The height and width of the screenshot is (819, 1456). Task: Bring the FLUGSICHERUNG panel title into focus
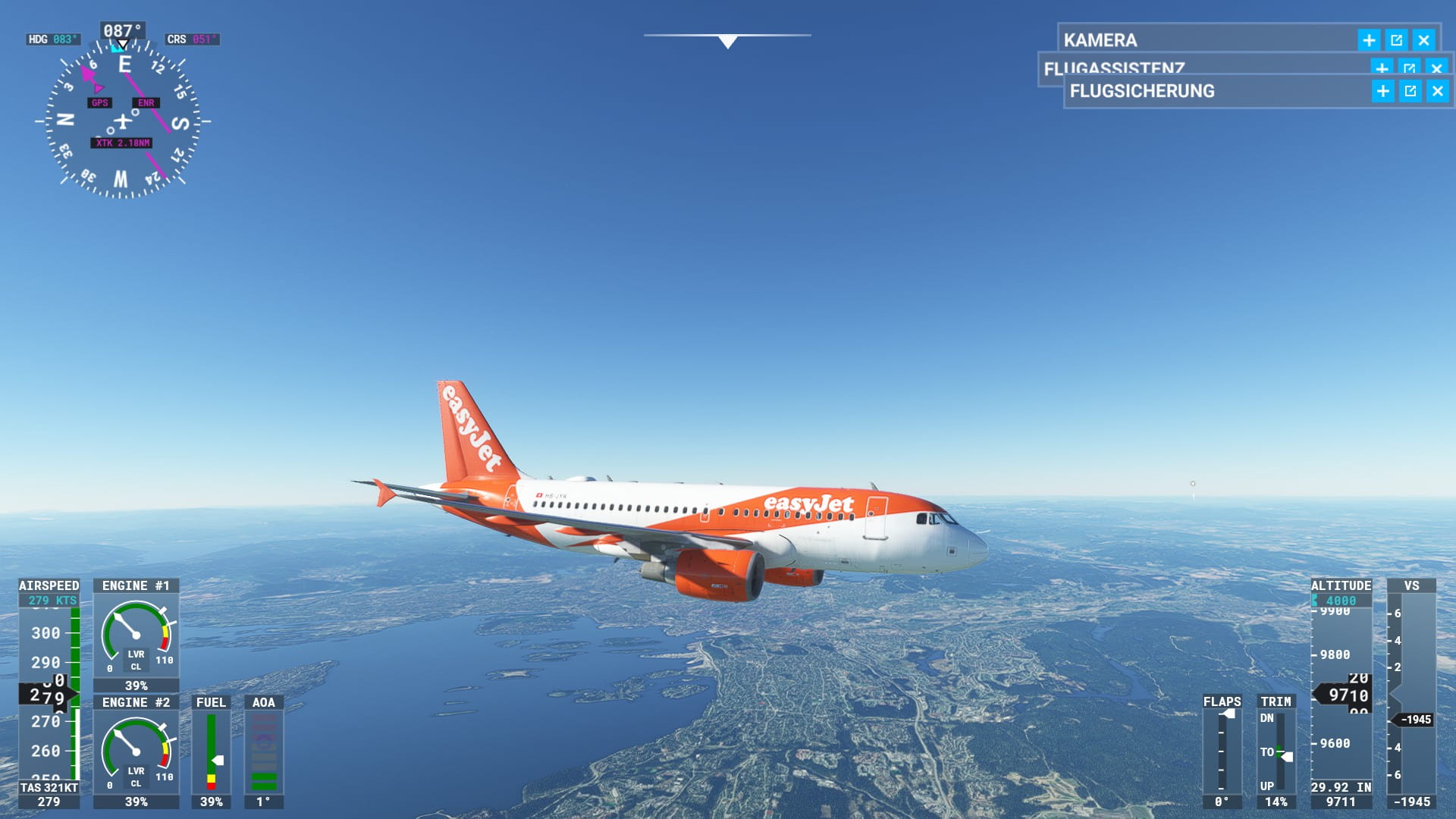(1141, 92)
